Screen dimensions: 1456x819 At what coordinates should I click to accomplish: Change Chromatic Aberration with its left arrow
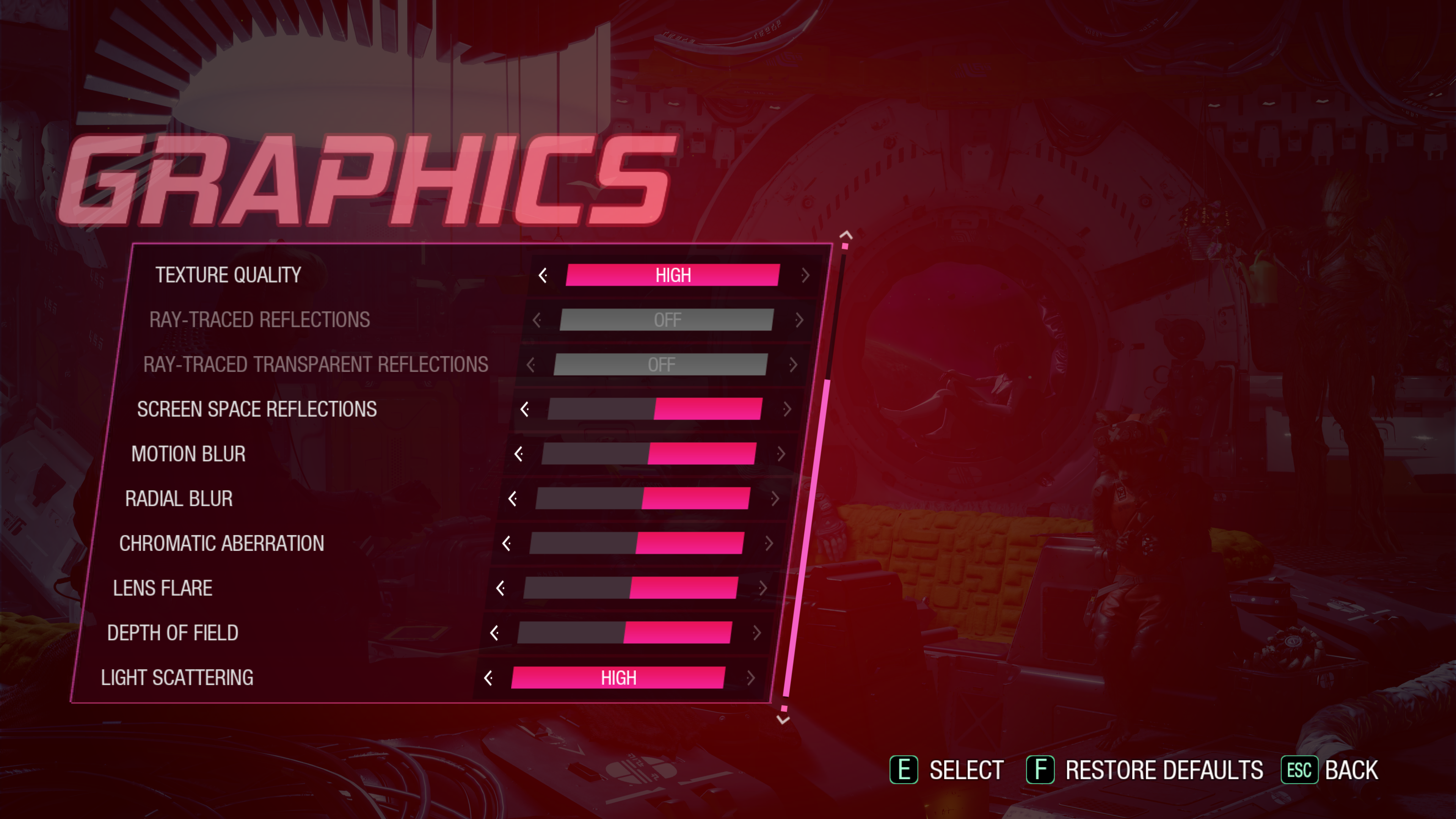[x=507, y=543]
